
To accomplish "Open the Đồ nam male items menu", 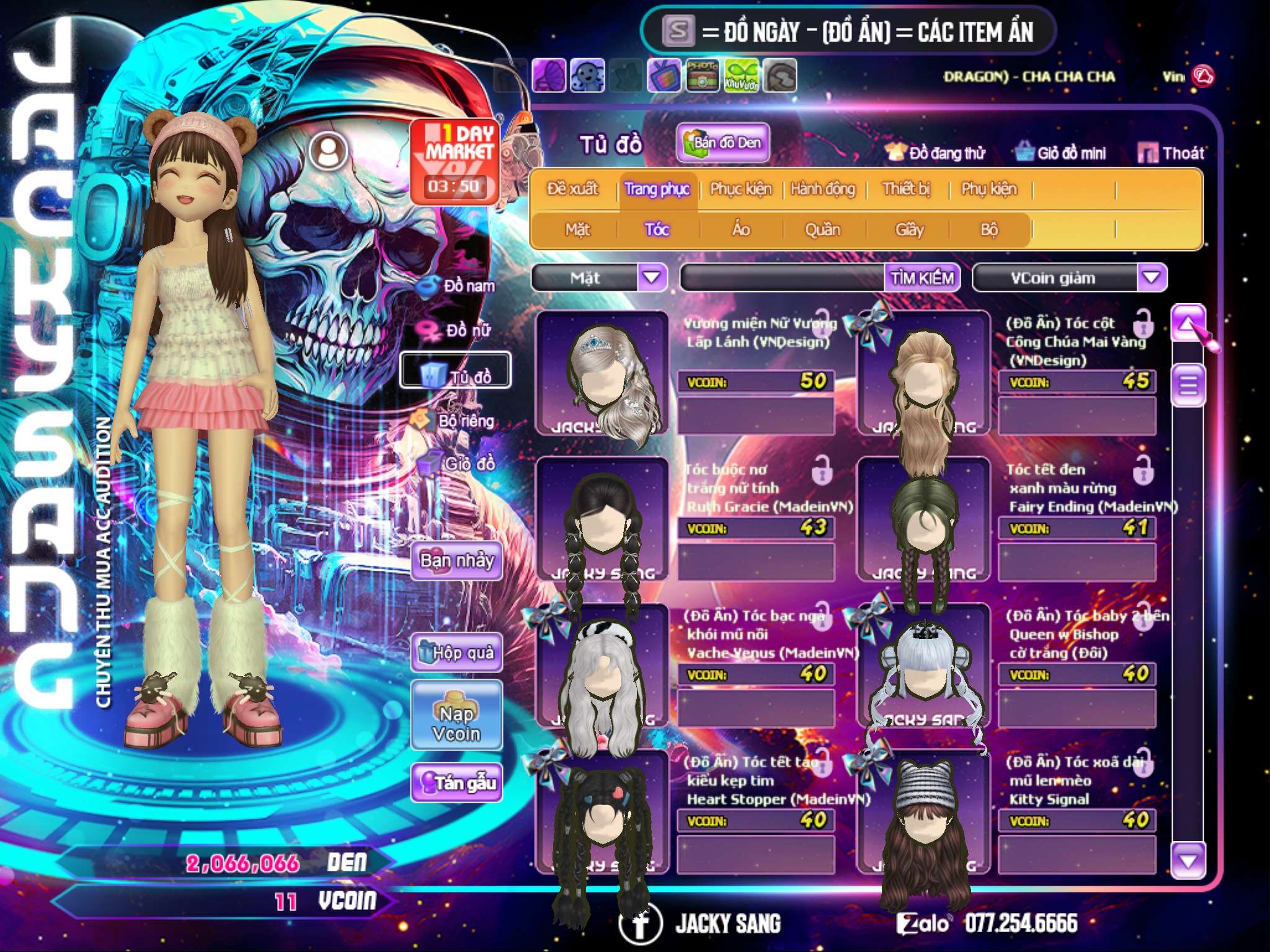I will tap(459, 286).
